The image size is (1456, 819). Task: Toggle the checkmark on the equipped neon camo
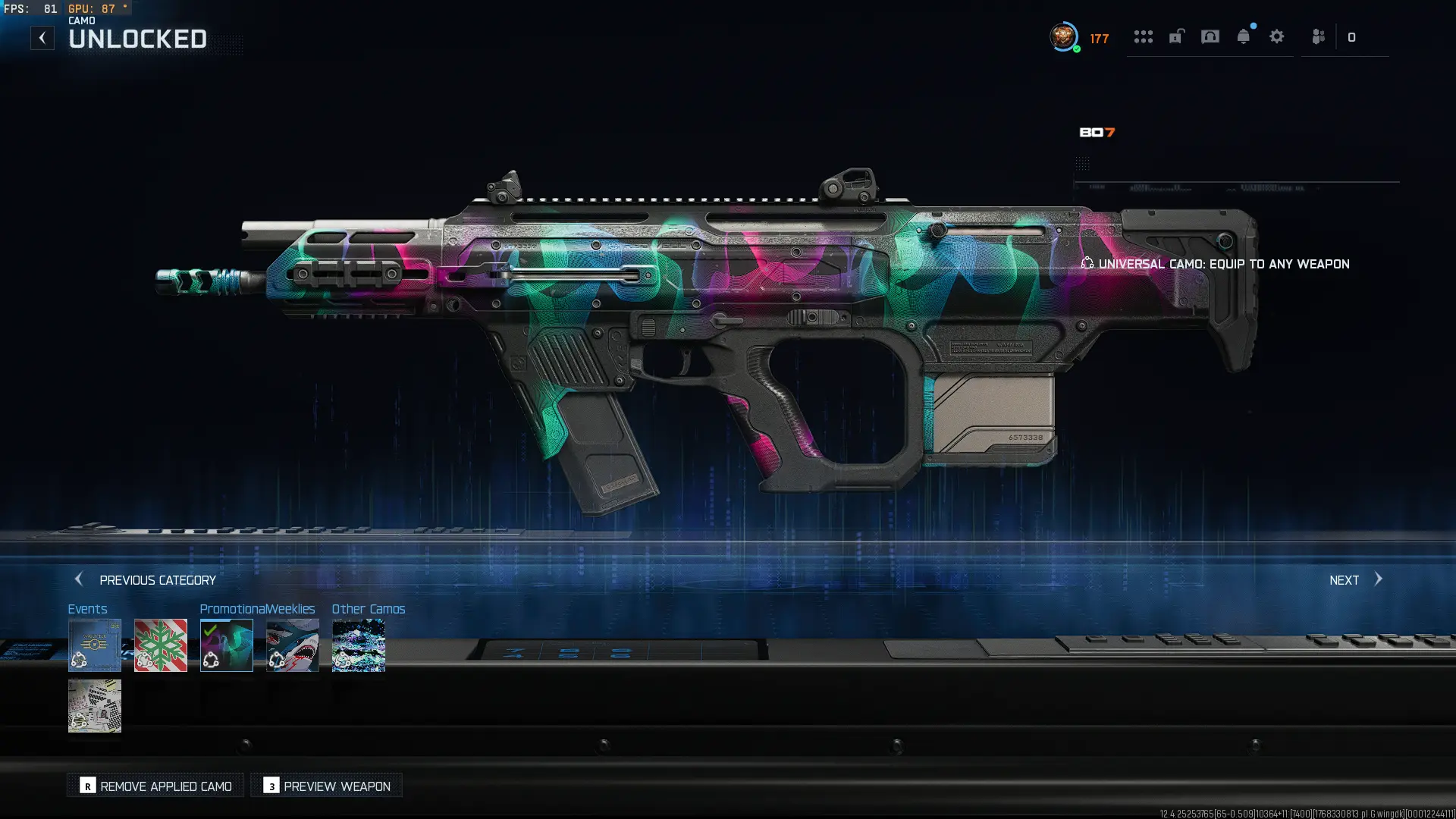(x=227, y=645)
